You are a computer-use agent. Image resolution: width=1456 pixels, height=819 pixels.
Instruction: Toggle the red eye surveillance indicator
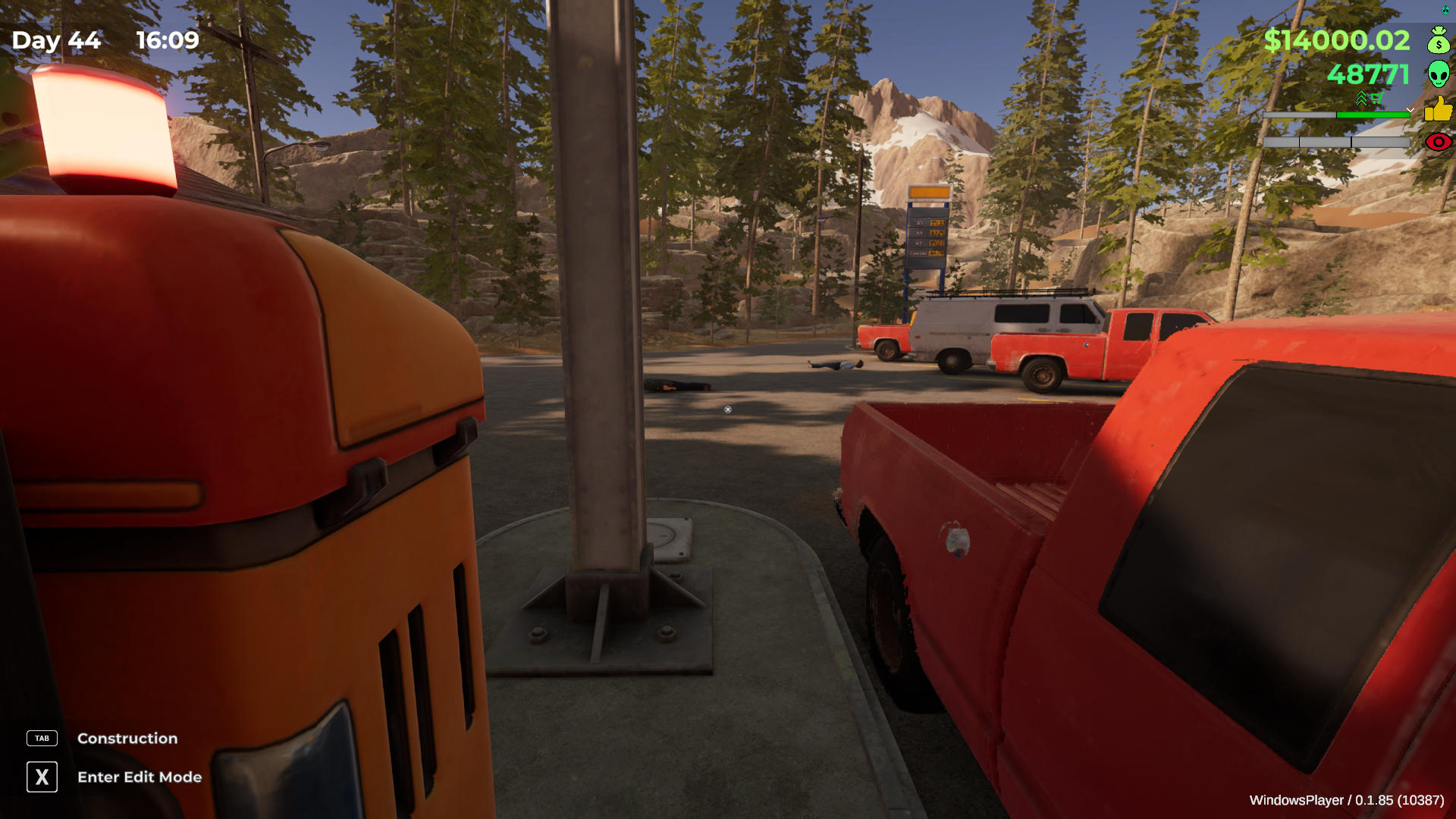(1439, 142)
